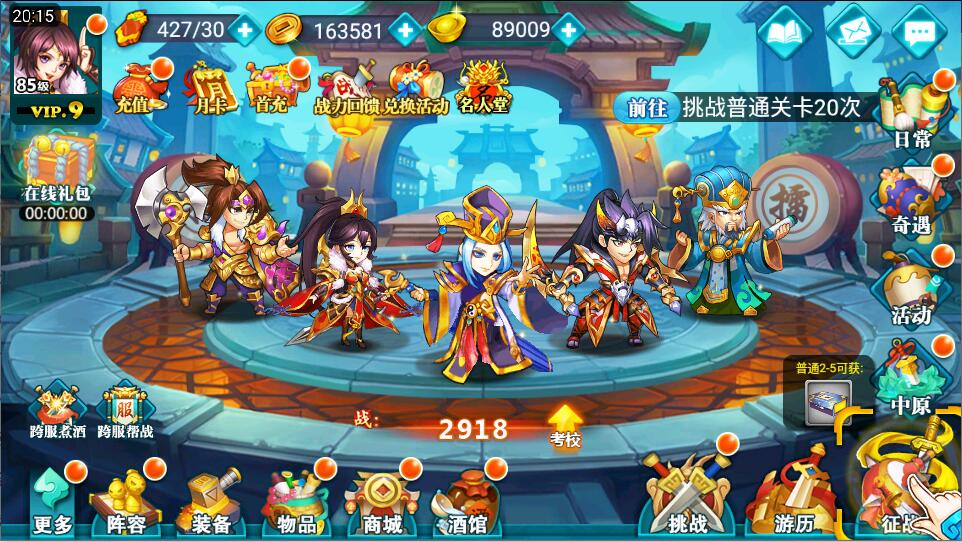Click the 前往 go-to quest button
Screen dimensions: 962x542
(x=647, y=108)
